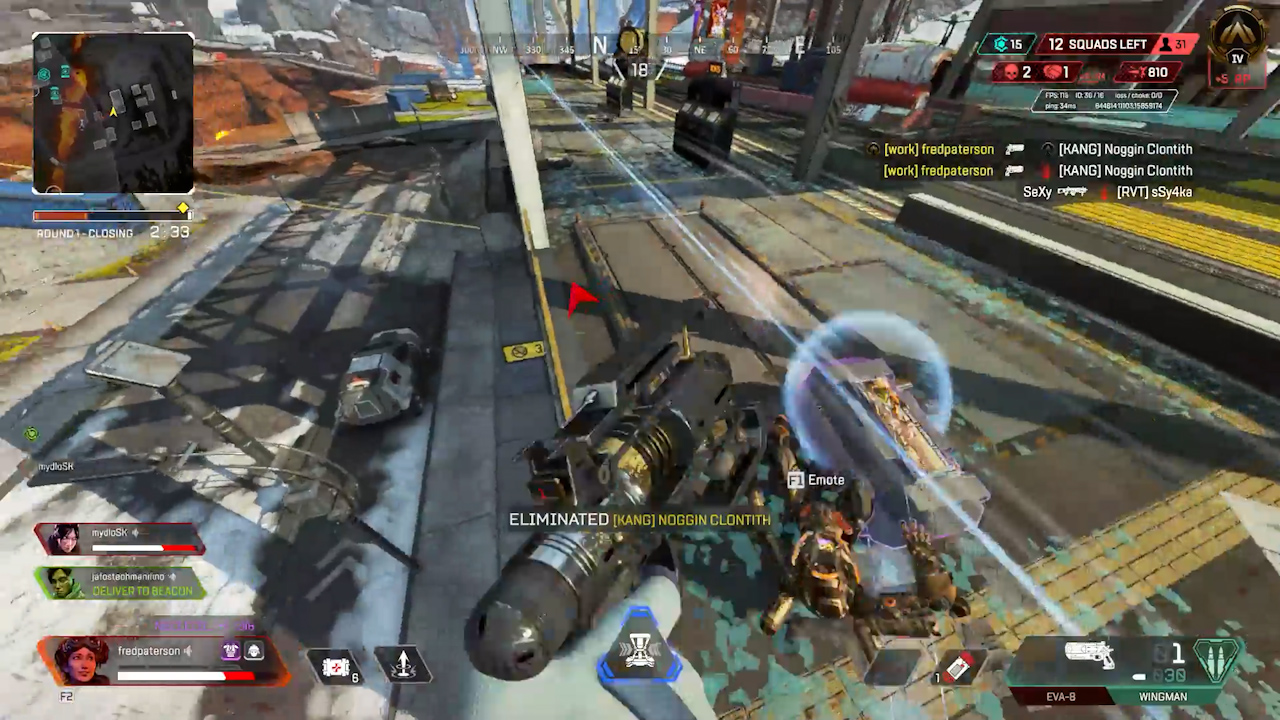Select the Wingman weapon slot
Screen dimensions: 1280x720
coord(1162,696)
